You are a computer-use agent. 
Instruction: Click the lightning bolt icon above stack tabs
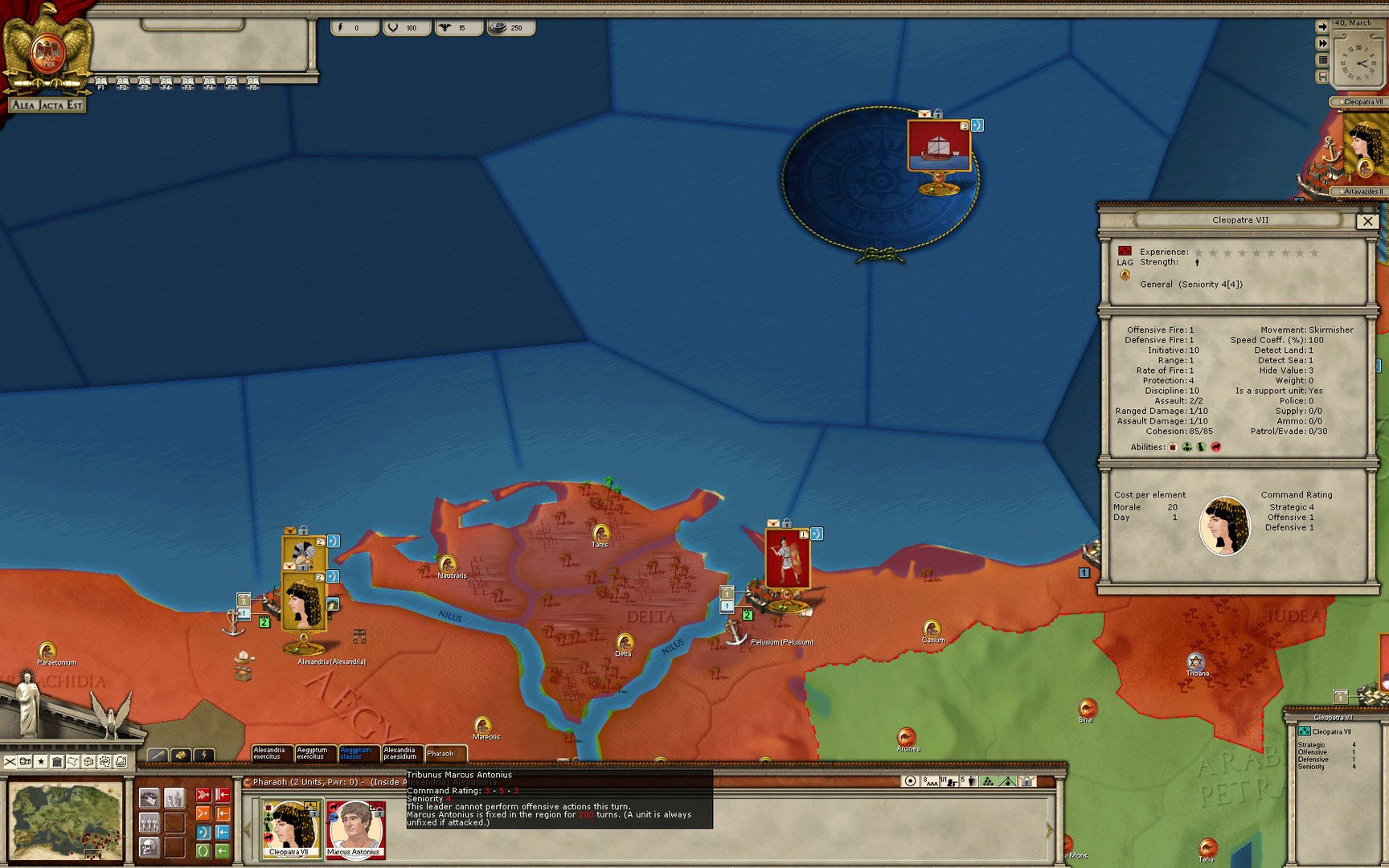pos(204,754)
